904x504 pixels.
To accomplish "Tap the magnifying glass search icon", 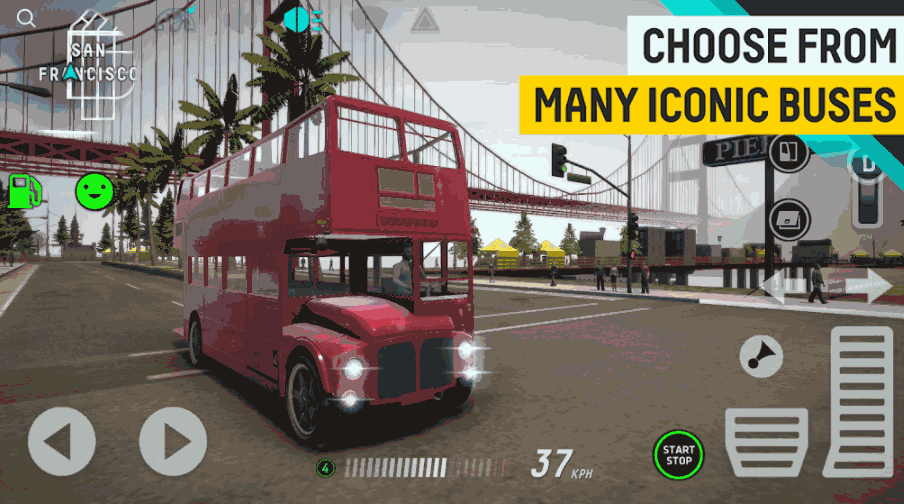I will click(x=27, y=18).
